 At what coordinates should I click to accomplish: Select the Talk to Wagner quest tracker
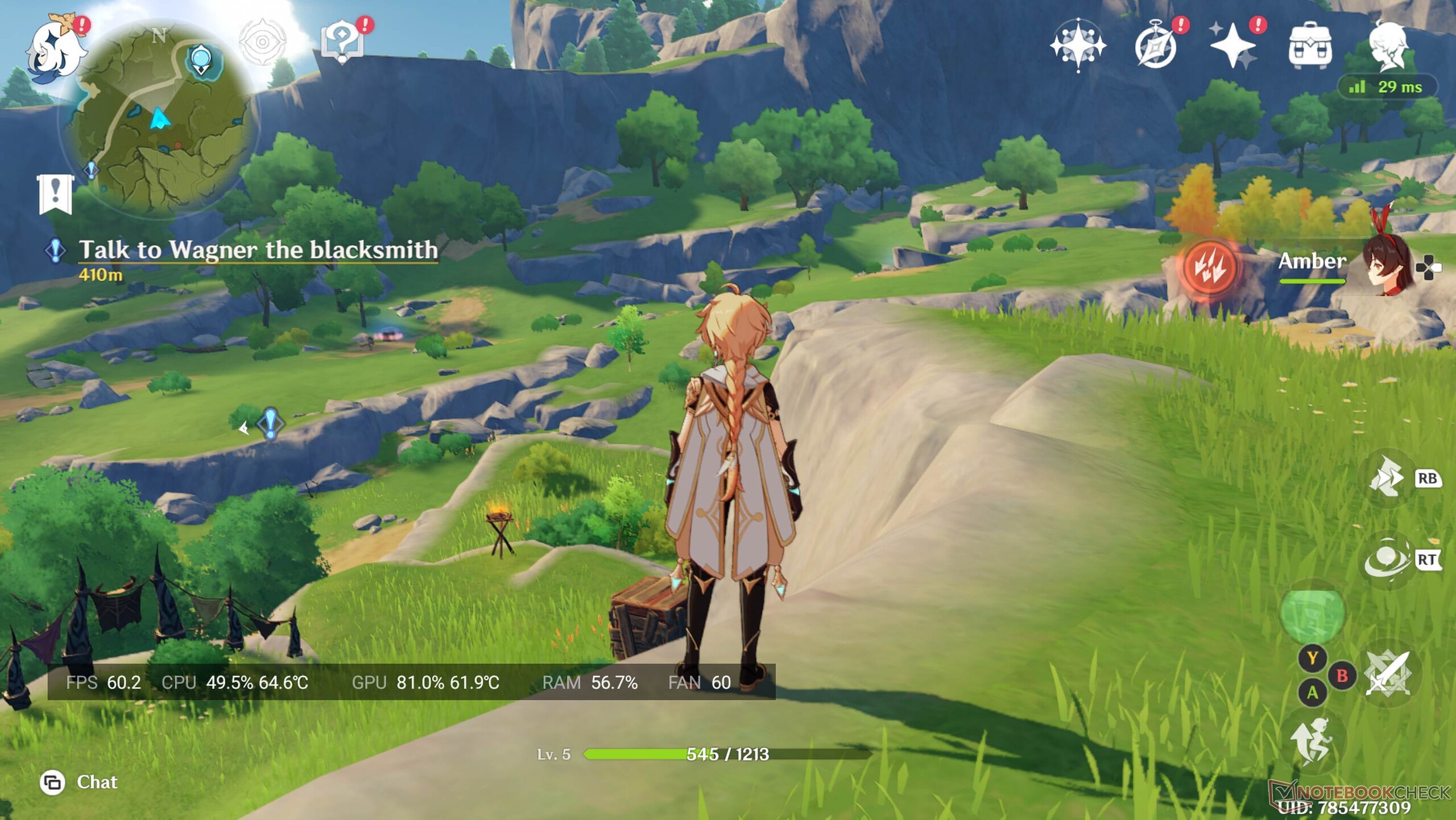point(257,250)
